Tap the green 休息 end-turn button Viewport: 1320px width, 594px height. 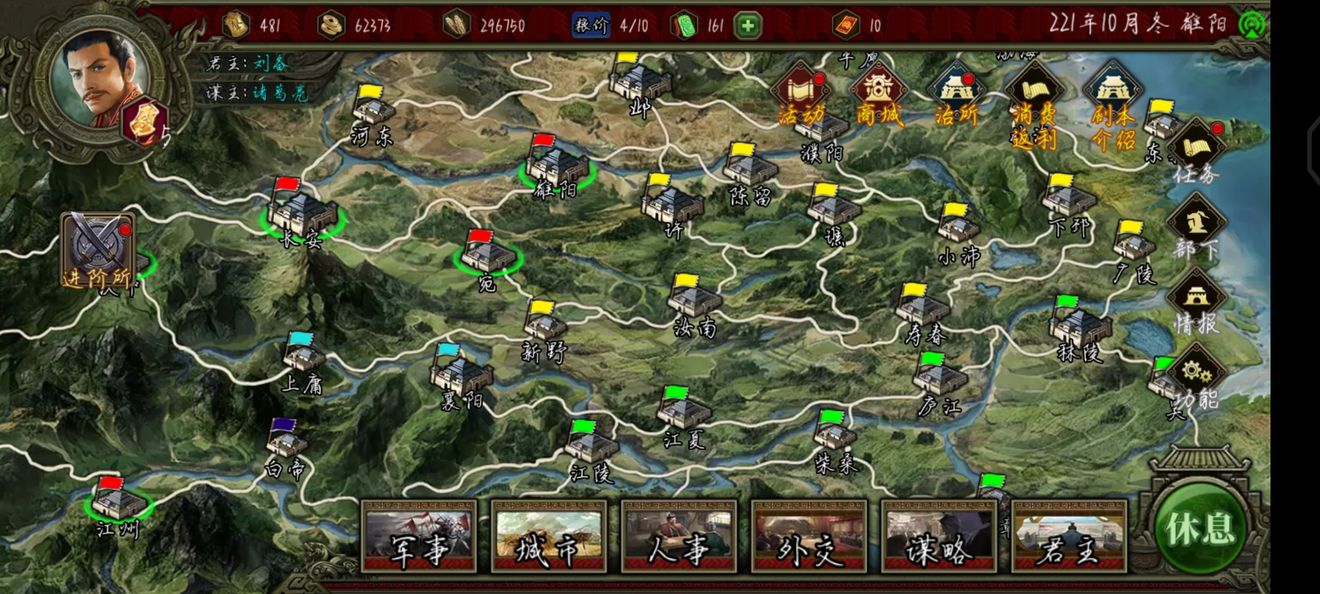1200,529
